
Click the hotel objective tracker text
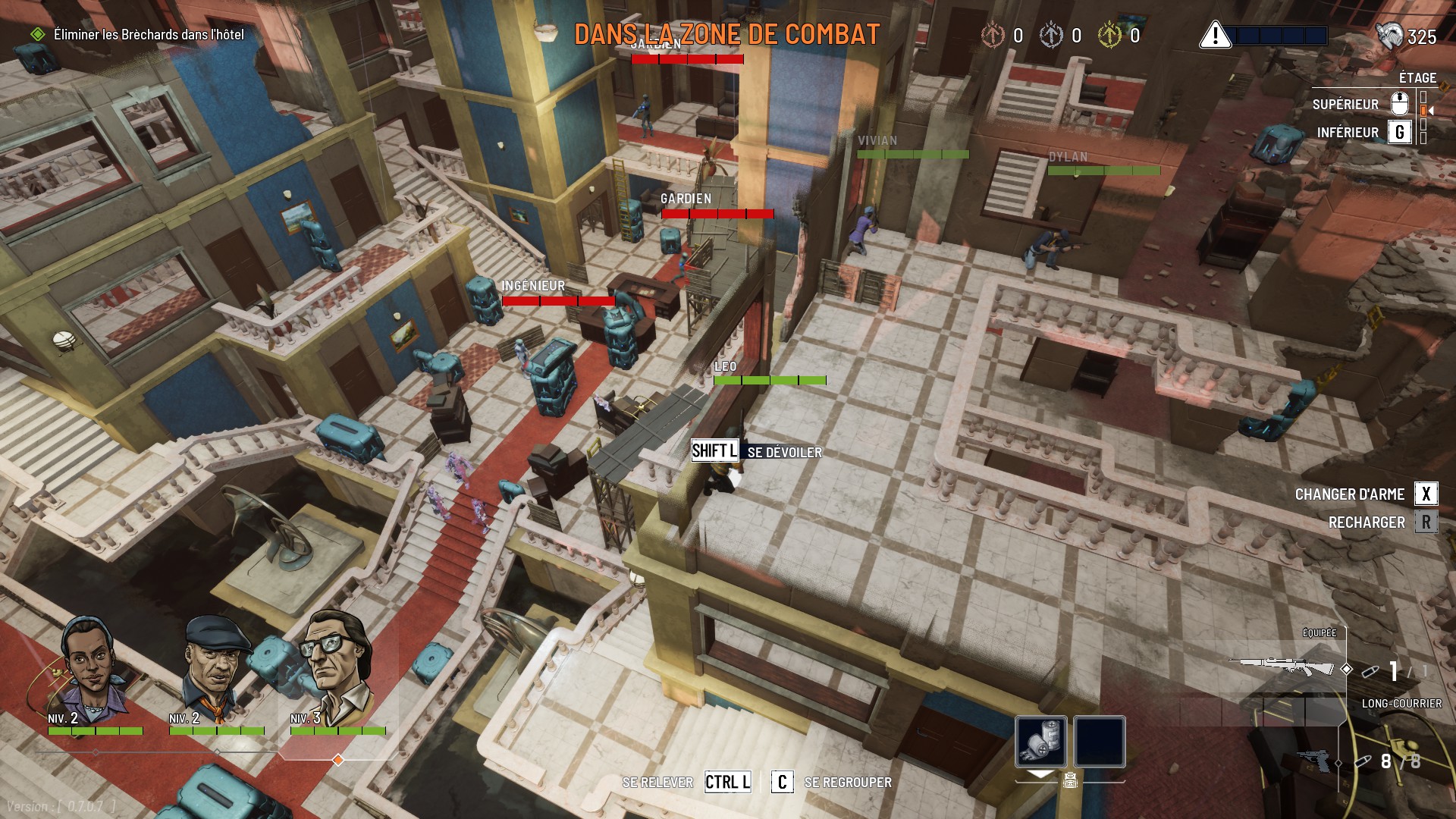[149, 35]
